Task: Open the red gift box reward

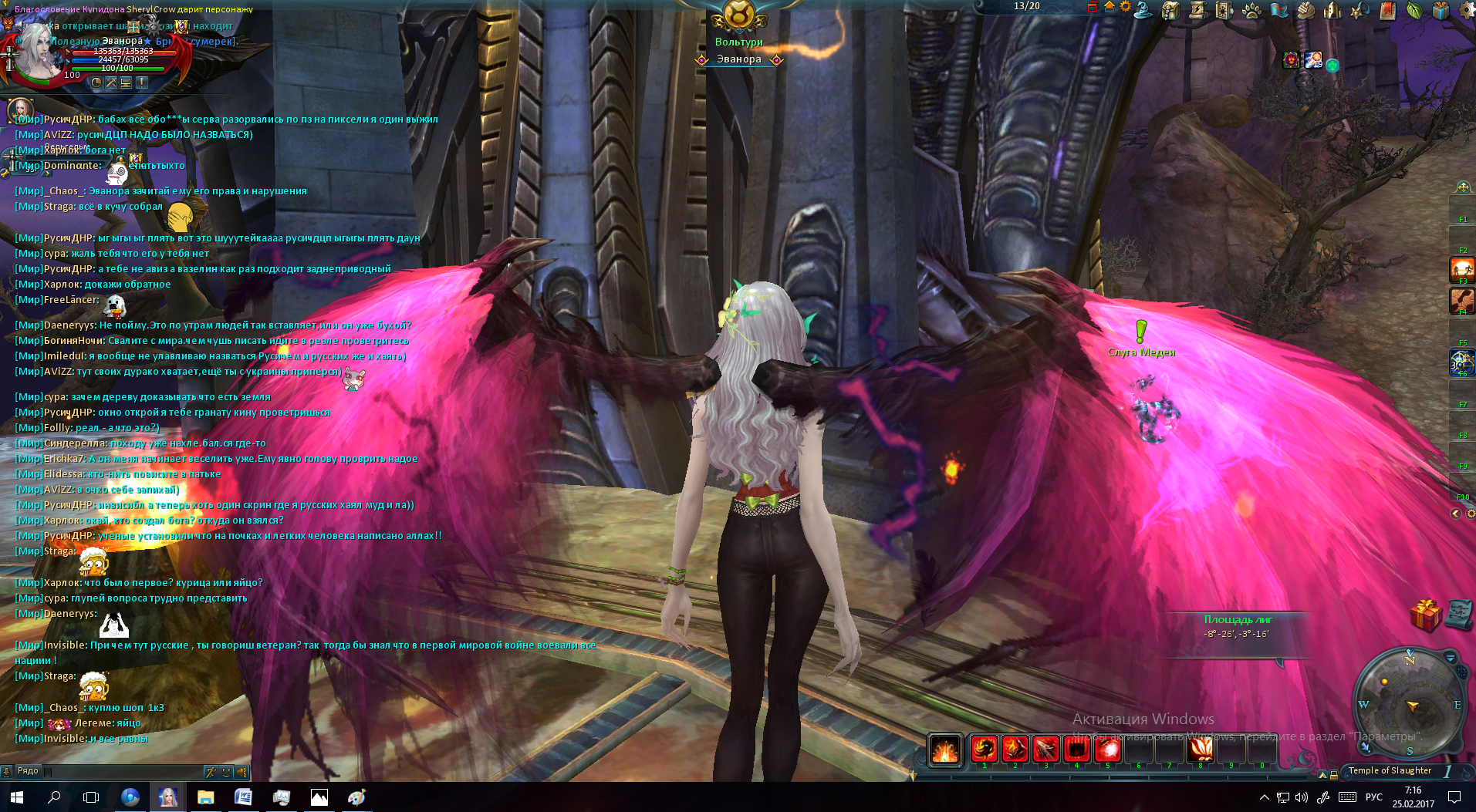Action: tap(1424, 615)
